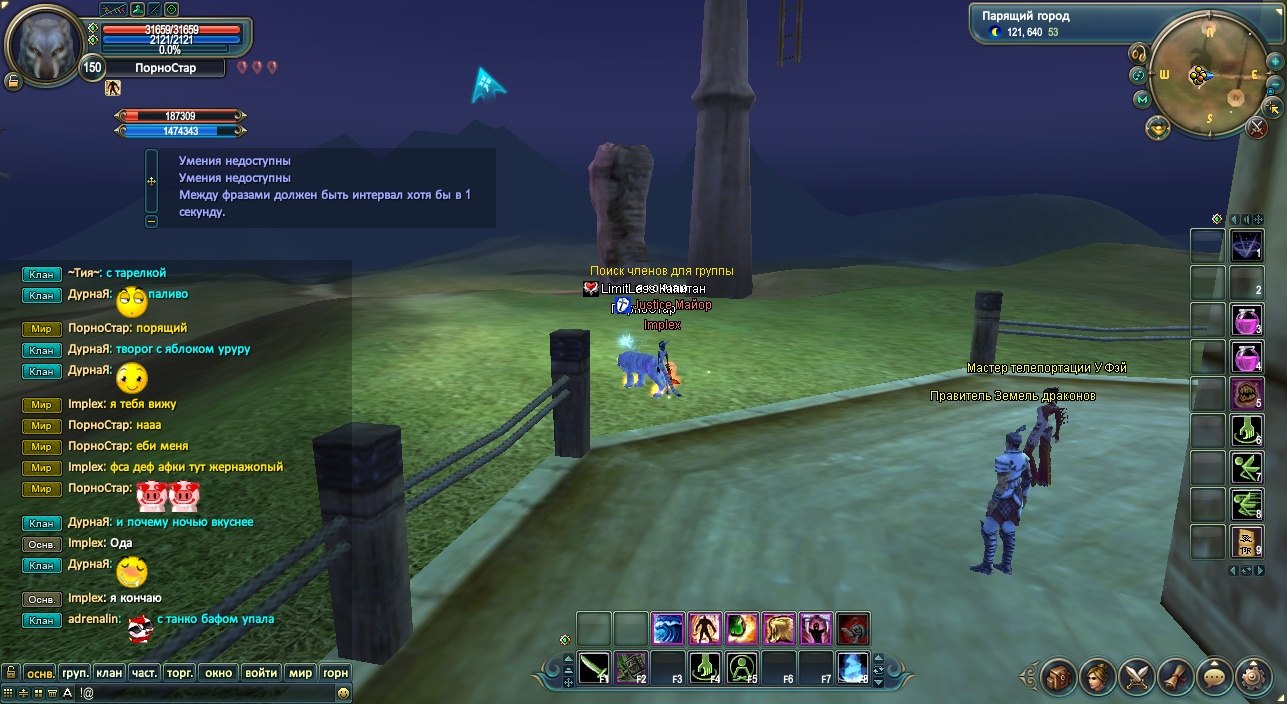Use the blue flame skill on F8
Screen dimensions: 1287x704
[x=853, y=667]
